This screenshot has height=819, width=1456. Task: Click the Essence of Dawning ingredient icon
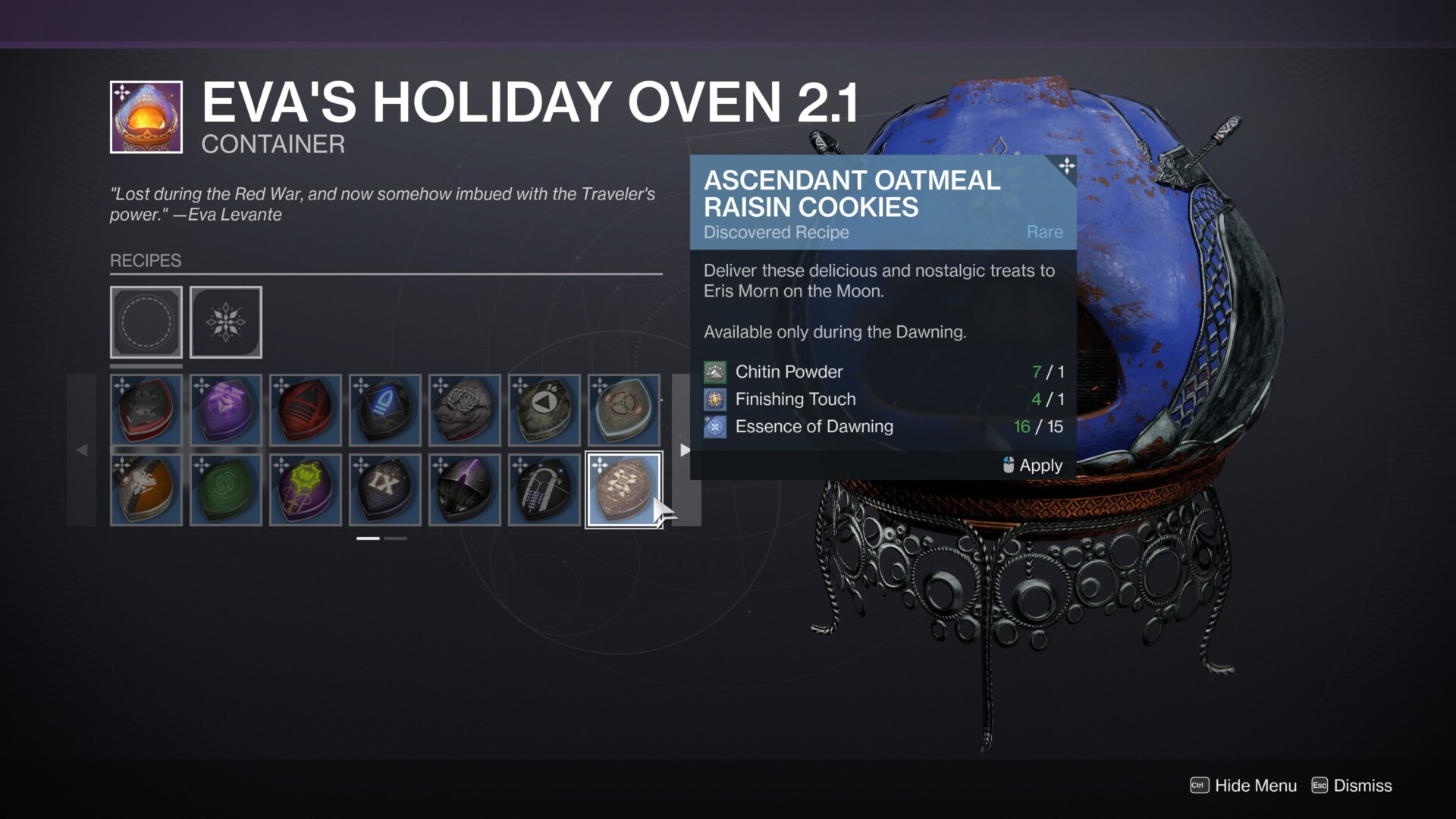pos(714,426)
